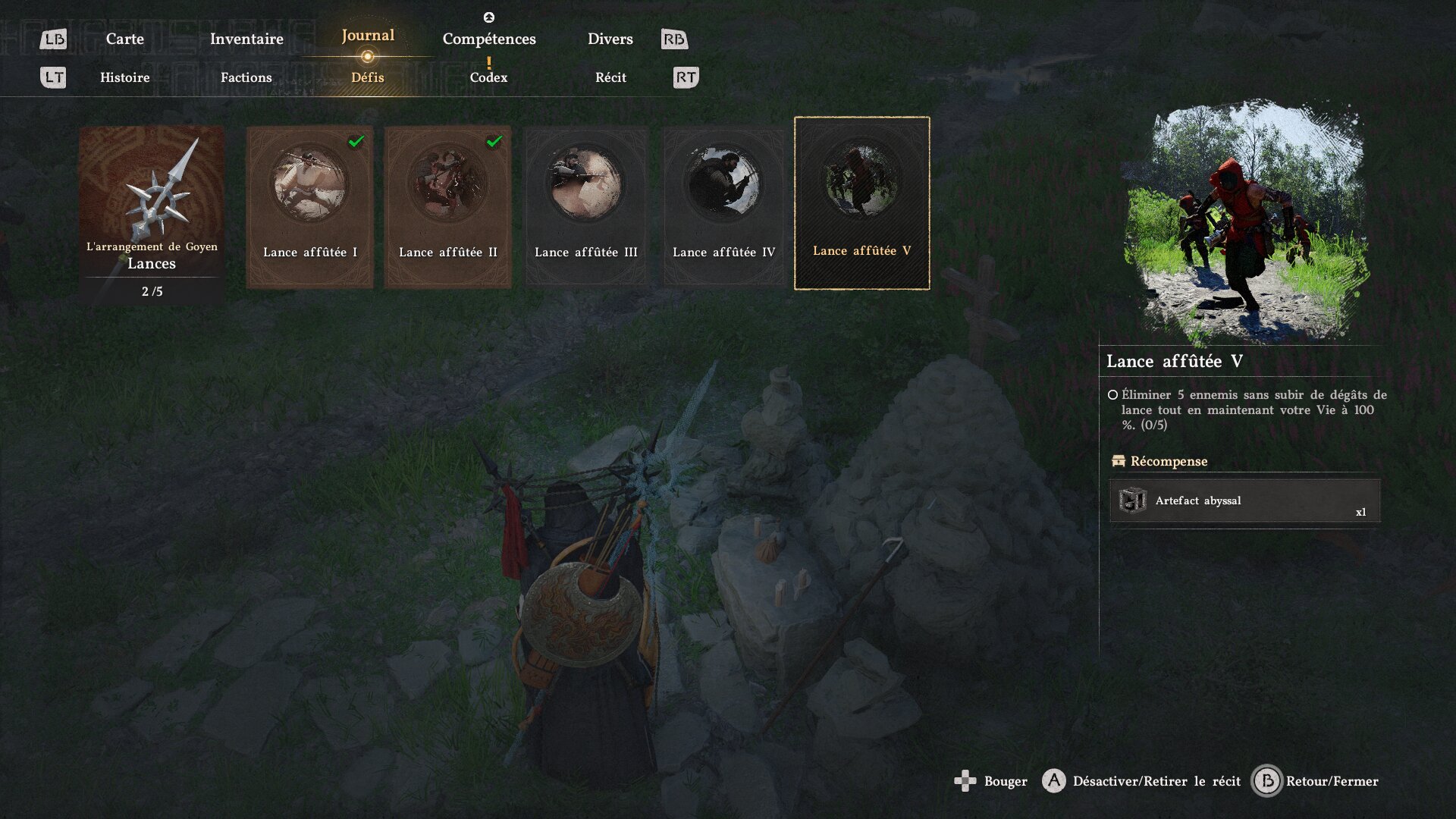This screenshot has width=1456, height=819.
Task: Click the Lance affûtée V challenge card
Action: coord(861,203)
